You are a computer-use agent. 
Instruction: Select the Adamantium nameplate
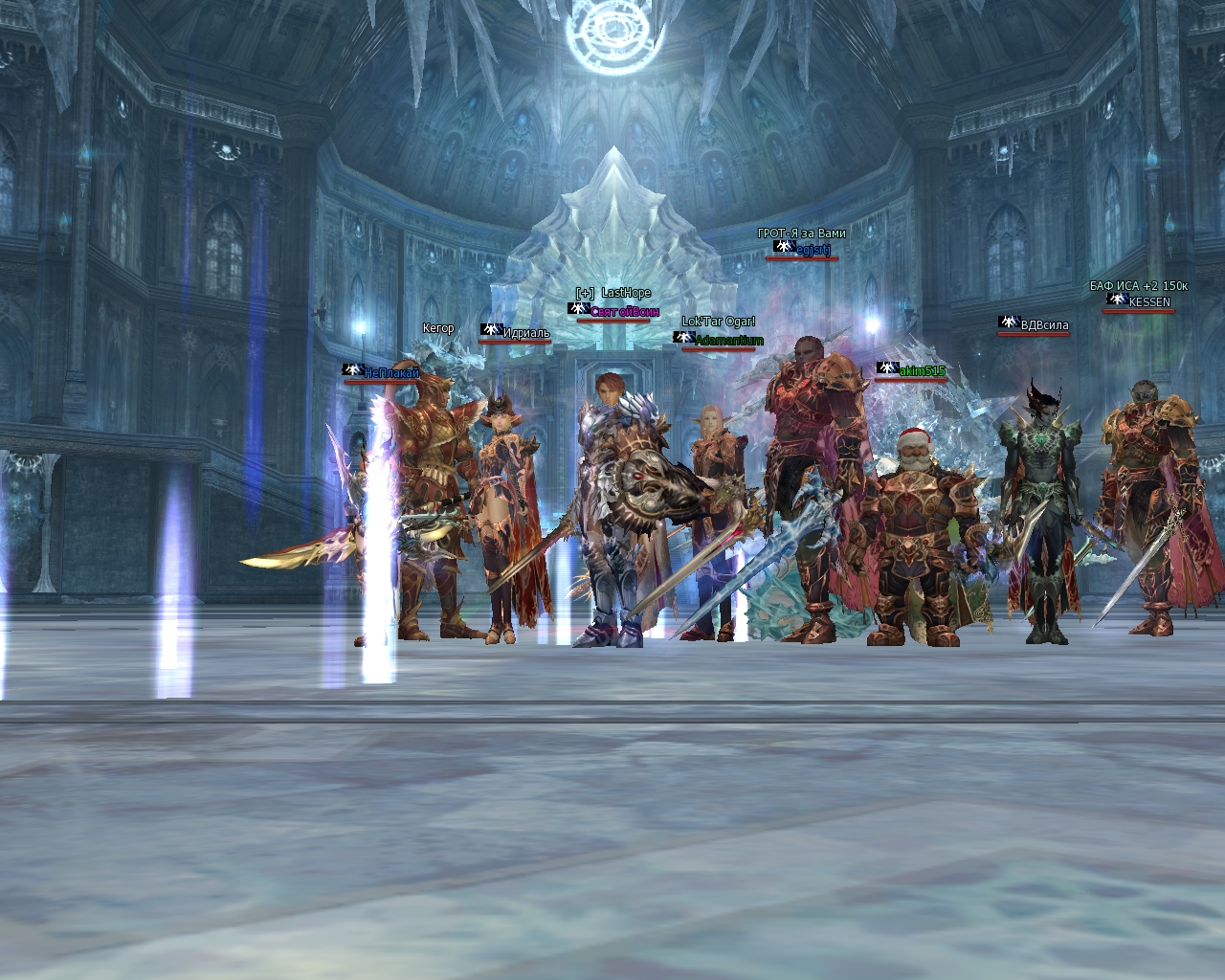tap(728, 341)
